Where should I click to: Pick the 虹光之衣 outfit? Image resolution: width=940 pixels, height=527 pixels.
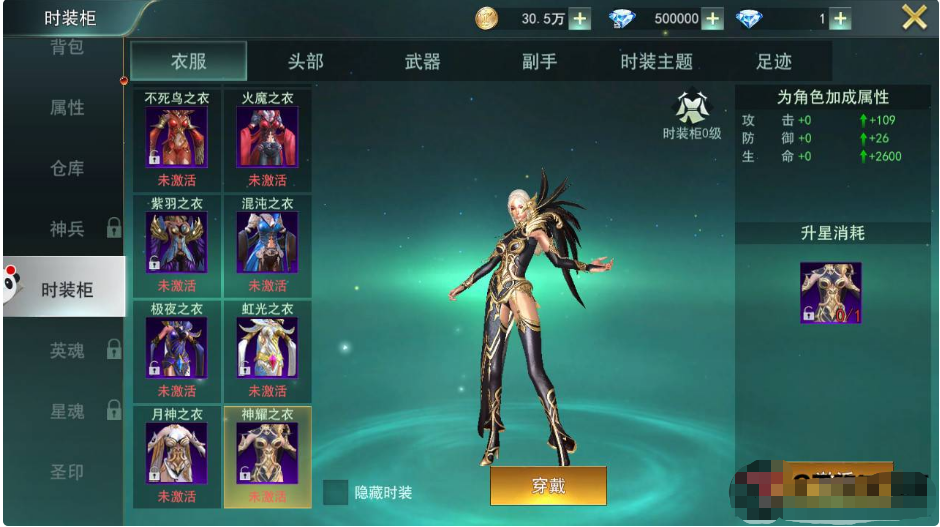coord(267,348)
